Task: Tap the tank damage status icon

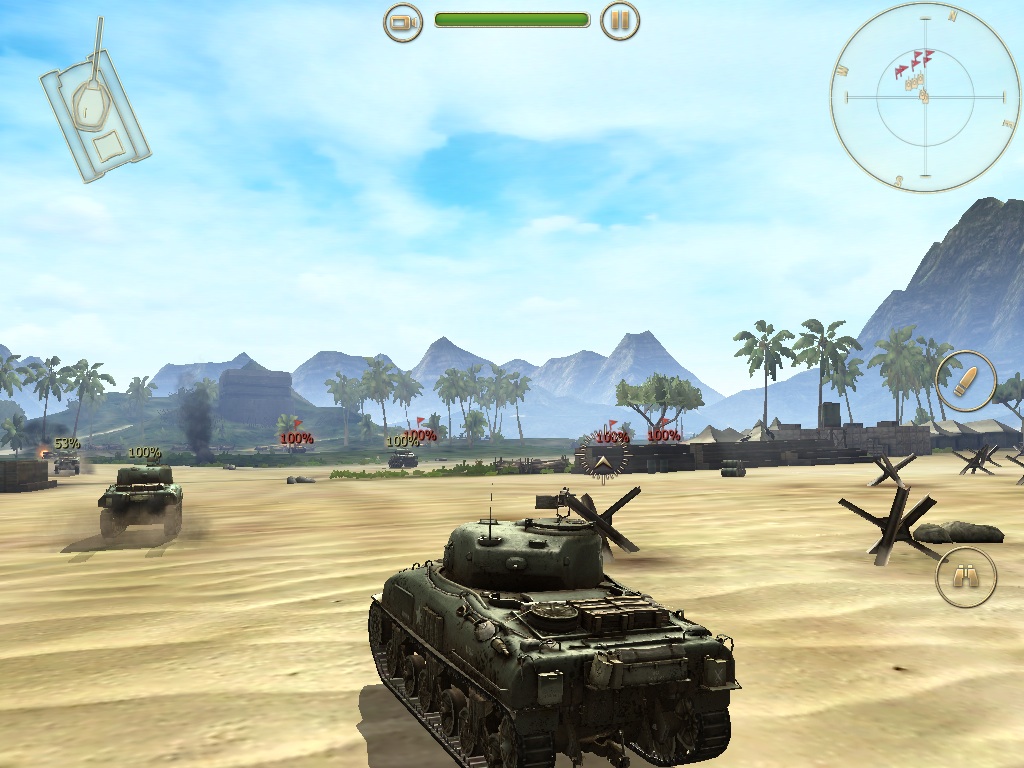Action: (95, 104)
